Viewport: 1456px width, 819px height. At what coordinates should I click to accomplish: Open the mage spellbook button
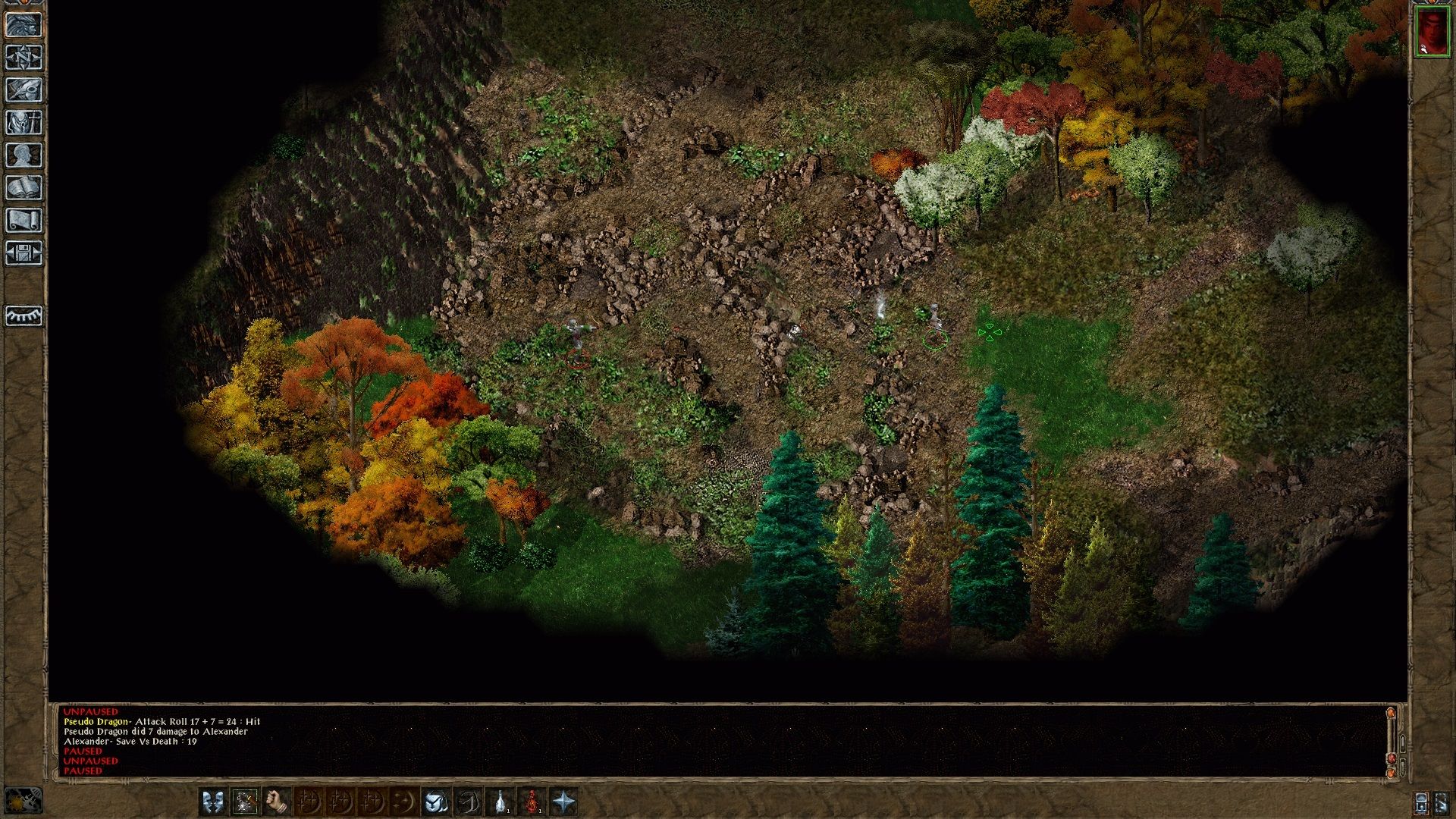click(x=24, y=188)
